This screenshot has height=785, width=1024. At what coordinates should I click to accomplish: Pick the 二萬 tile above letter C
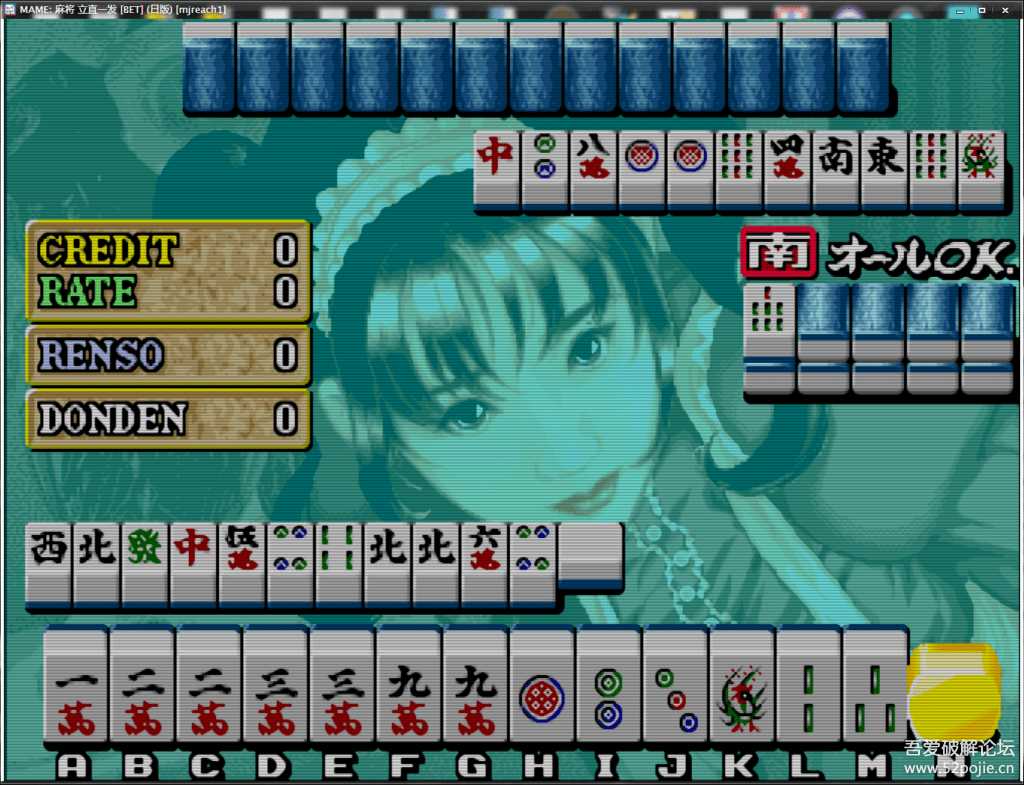click(x=209, y=688)
